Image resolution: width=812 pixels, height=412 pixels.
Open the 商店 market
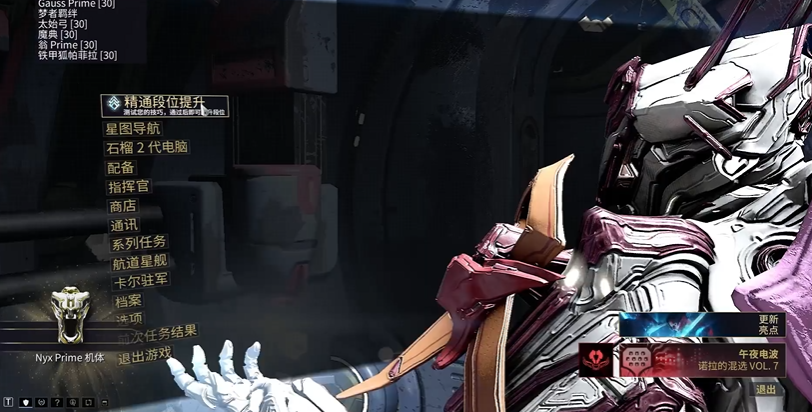click(122, 205)
